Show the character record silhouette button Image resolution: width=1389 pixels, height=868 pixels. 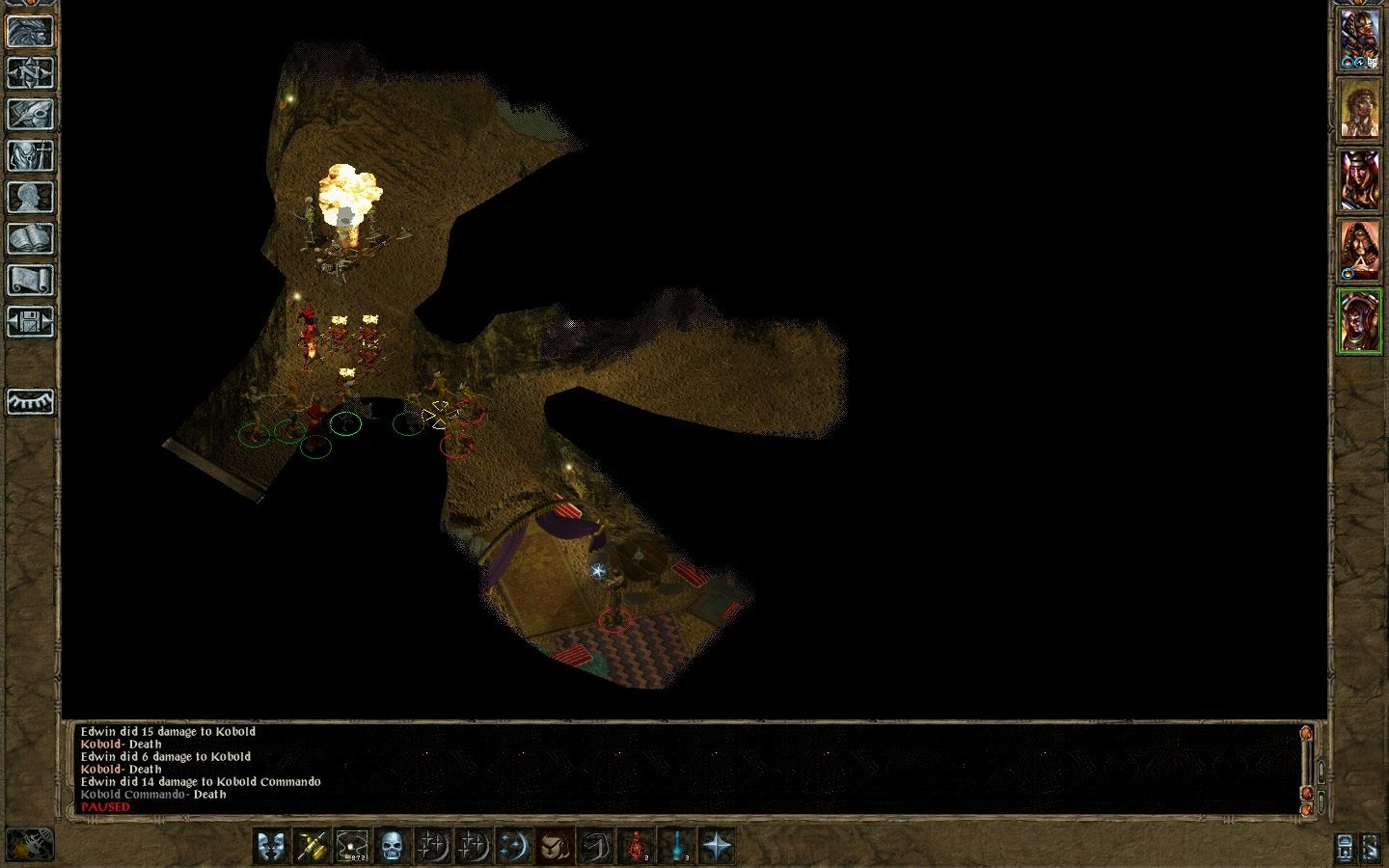[x=30, y=197]
